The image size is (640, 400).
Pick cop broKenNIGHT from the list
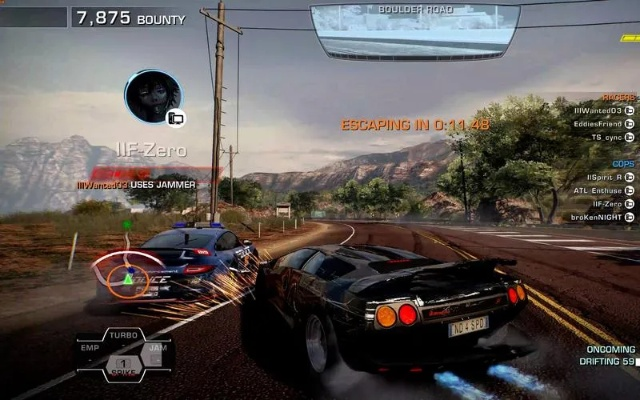coord(597,217)
